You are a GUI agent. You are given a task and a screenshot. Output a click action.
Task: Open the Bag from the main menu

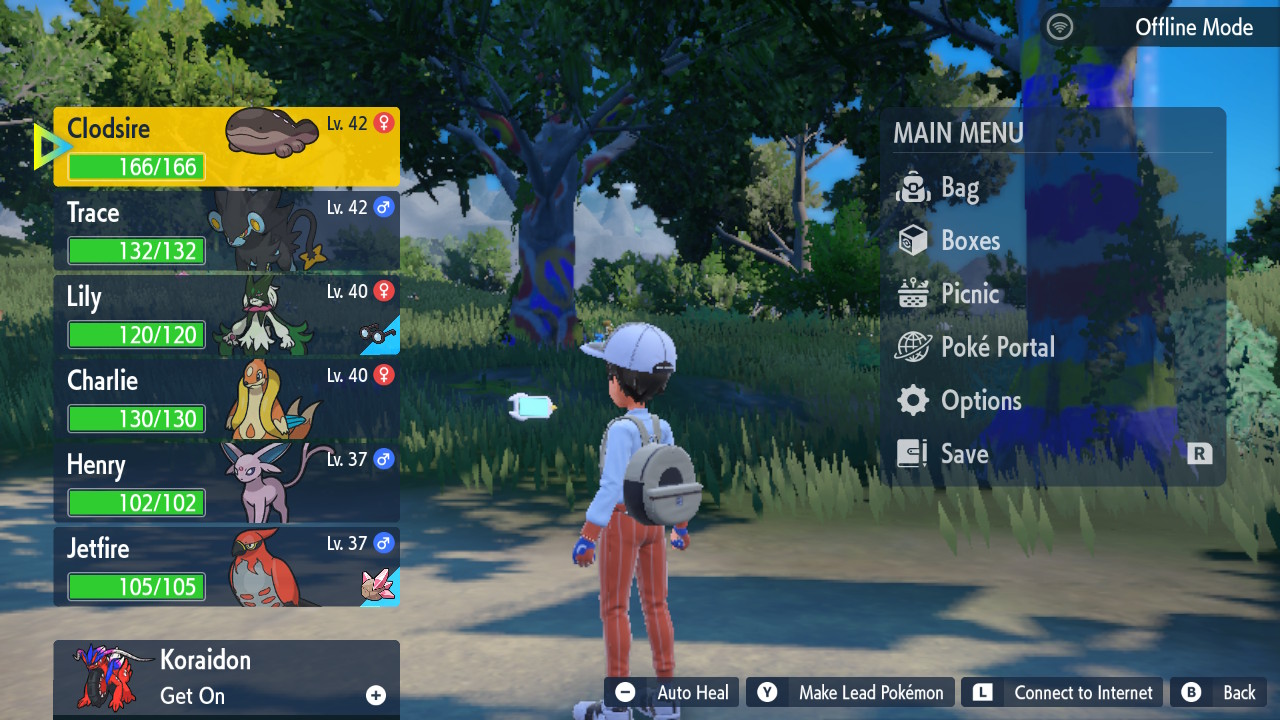pyautogui.click(x=958, y=188)
